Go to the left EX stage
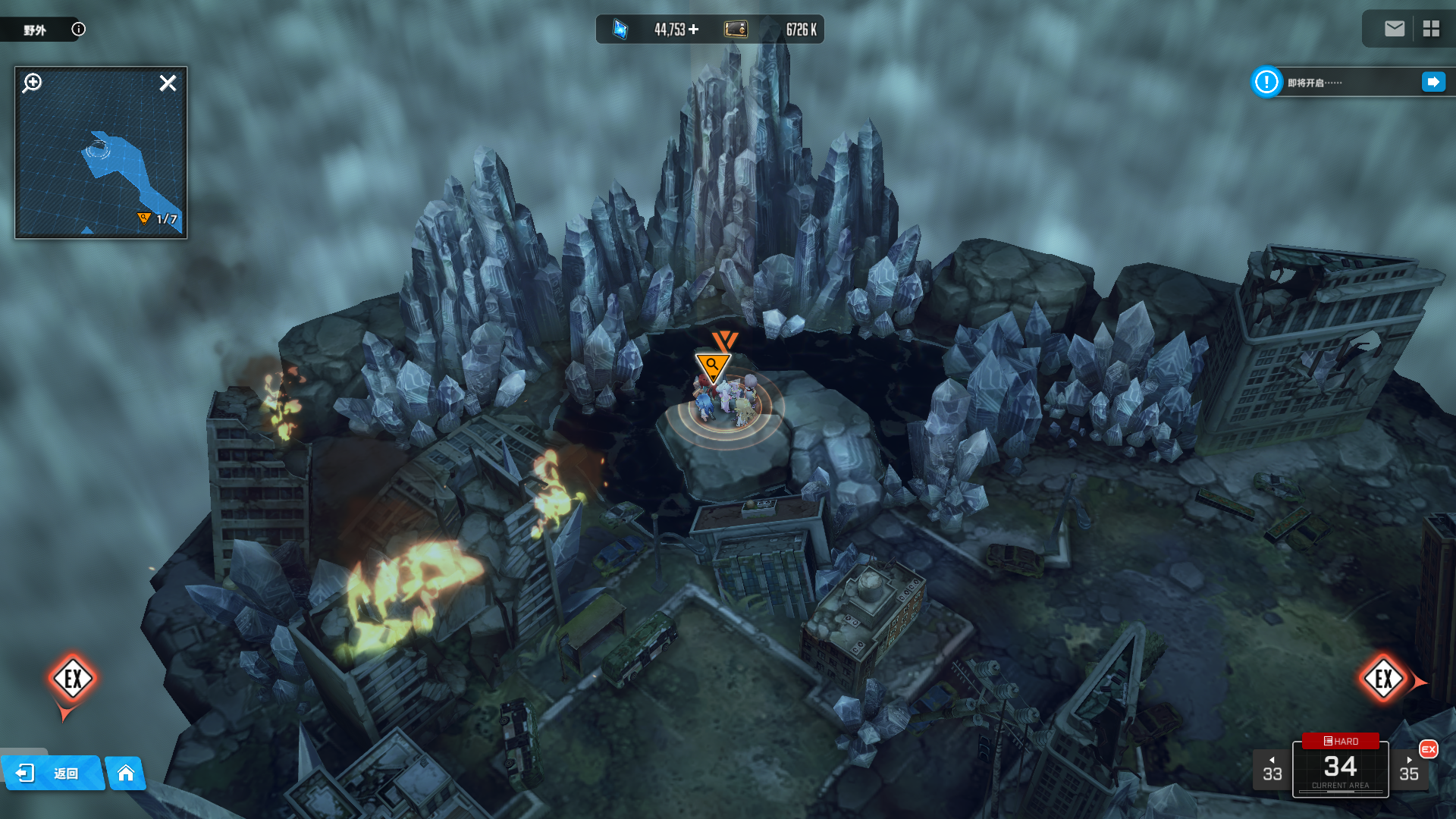Screen dimensions: 1456x819 [x=73, y=679]
